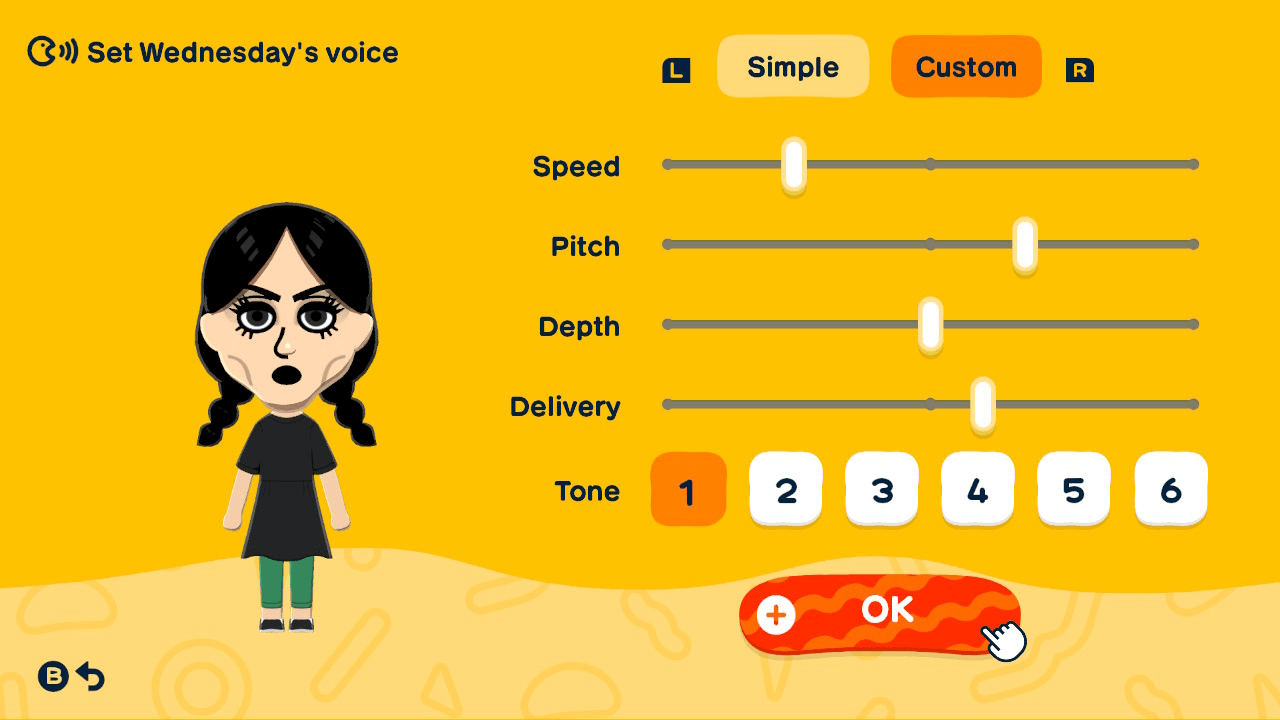Click the Depth slider handle
The height and width of the screenshot is (720, 1280).
(x=931, y=324)
